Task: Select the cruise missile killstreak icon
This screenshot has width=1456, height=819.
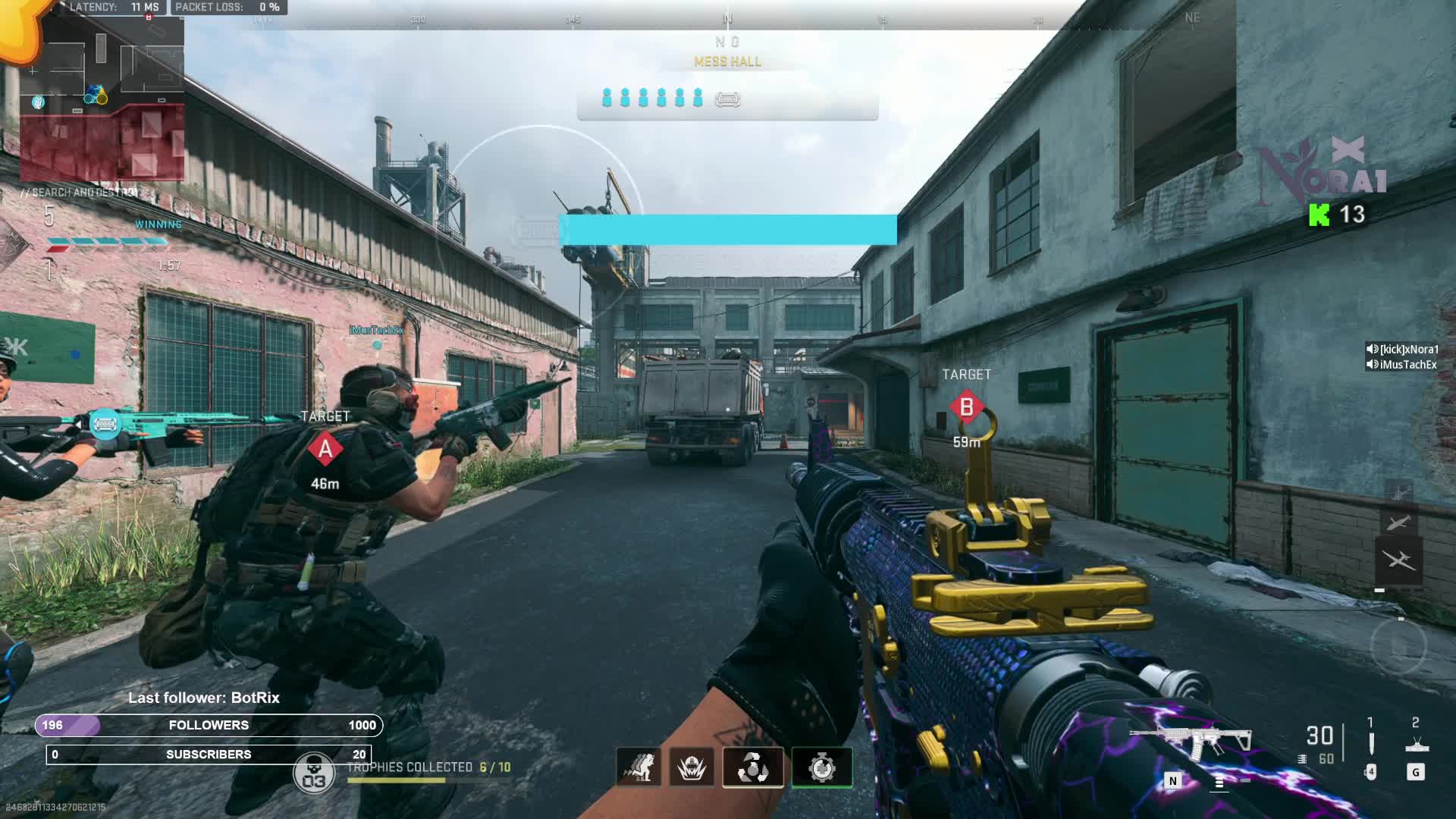Action: click(1398, 522)
